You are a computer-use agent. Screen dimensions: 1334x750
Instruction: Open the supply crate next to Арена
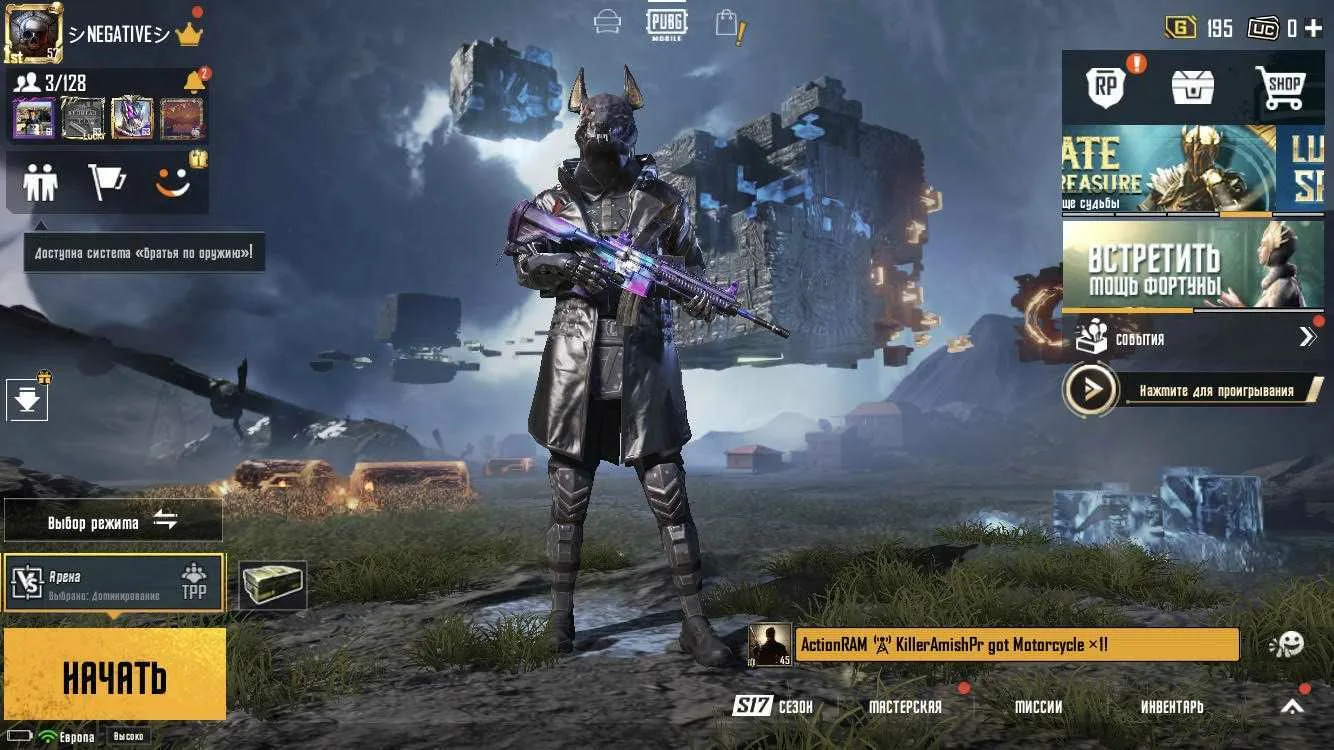point(273,585)
